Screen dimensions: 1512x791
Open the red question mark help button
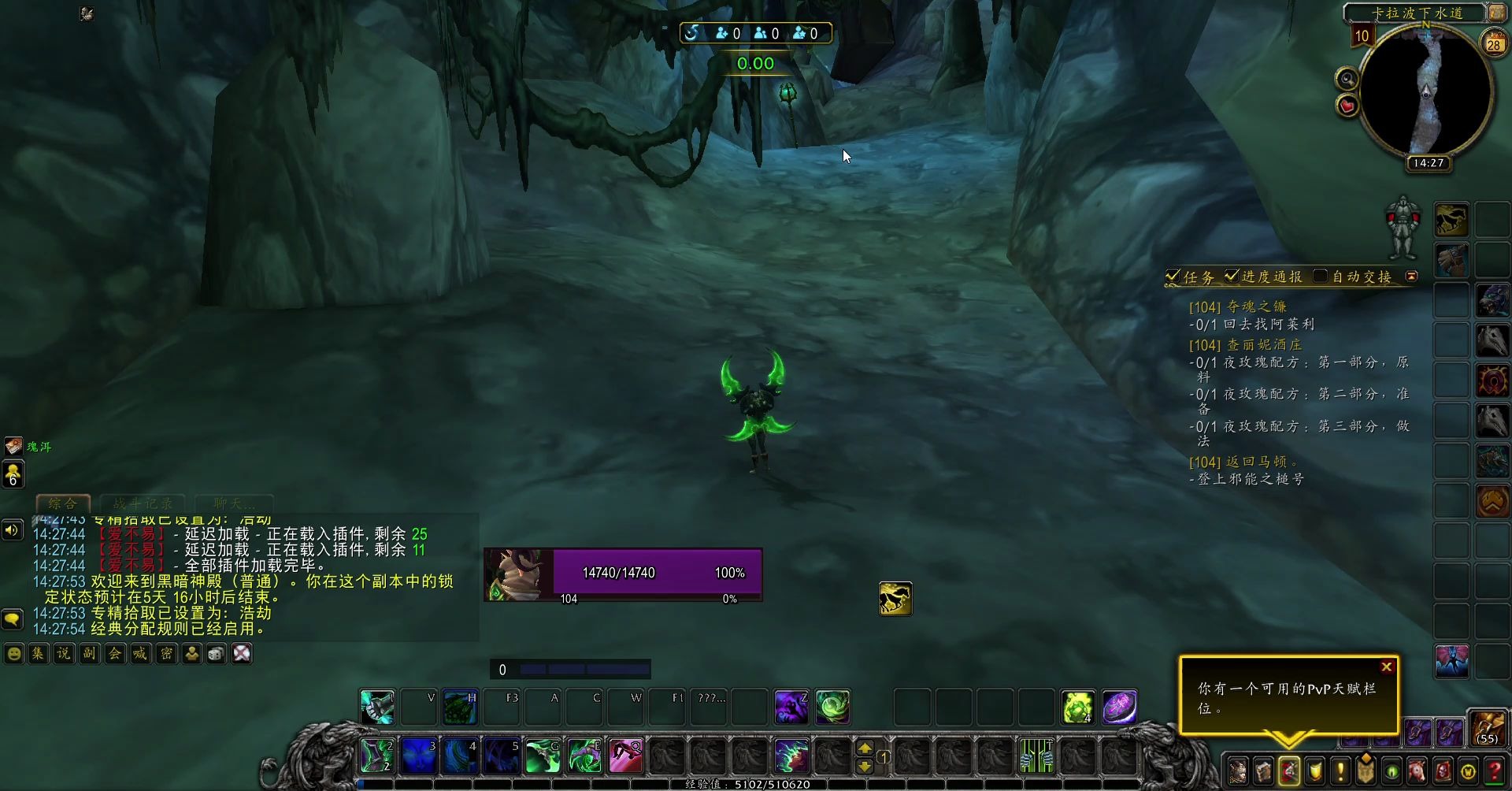pyautogui.click(x=1494, y=771)
